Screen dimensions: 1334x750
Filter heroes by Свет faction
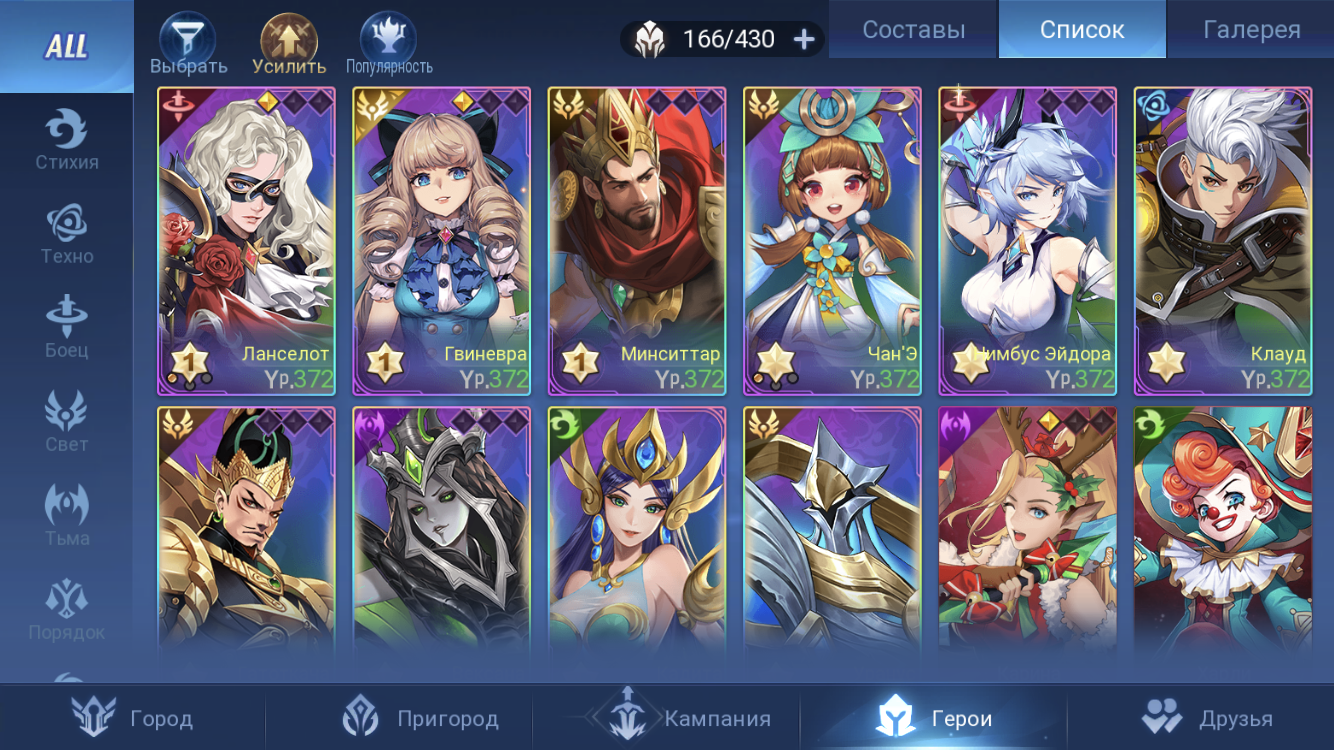click(x=67, y=423)
